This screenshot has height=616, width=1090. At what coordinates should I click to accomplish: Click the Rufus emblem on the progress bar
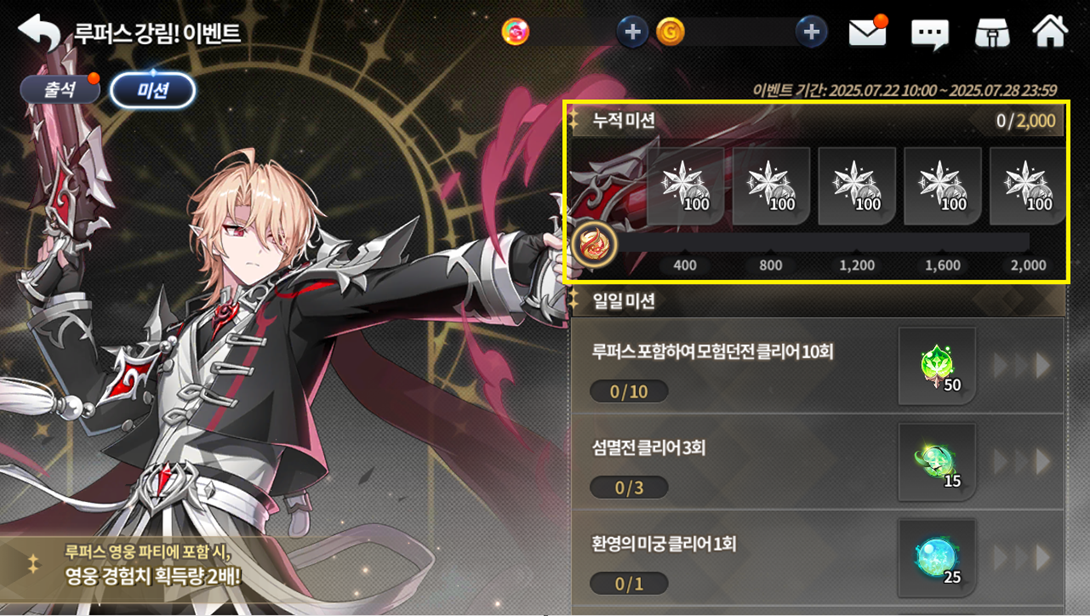coord(595,243)
